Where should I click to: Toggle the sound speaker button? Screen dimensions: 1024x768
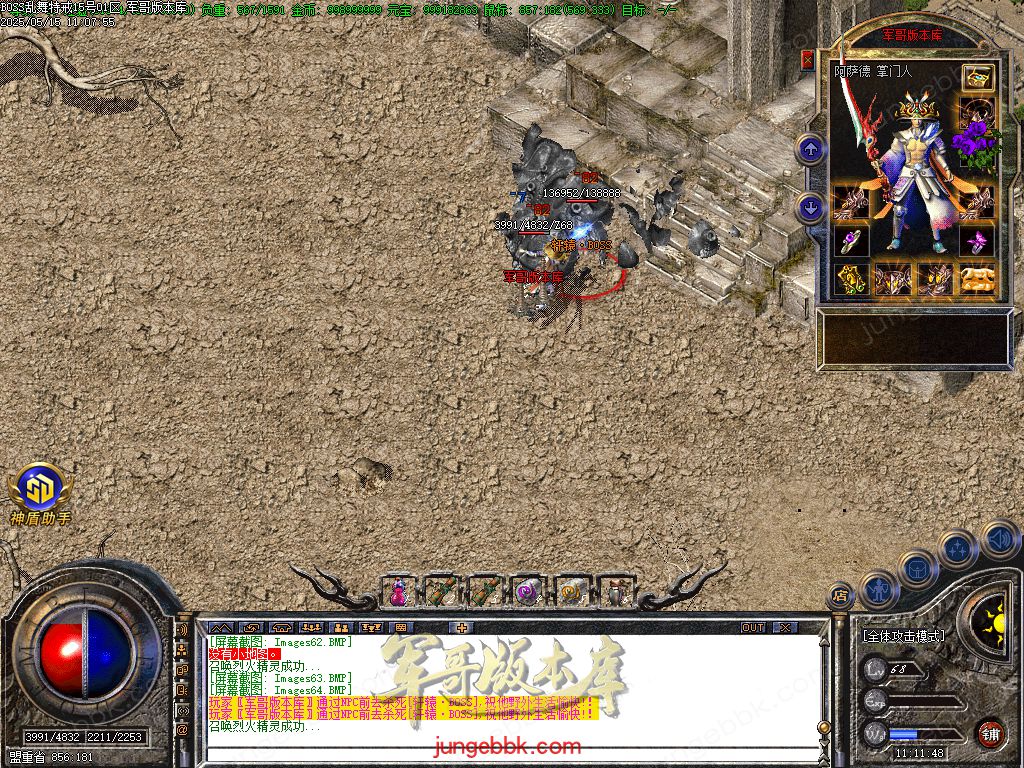click(x=999, y=539)
